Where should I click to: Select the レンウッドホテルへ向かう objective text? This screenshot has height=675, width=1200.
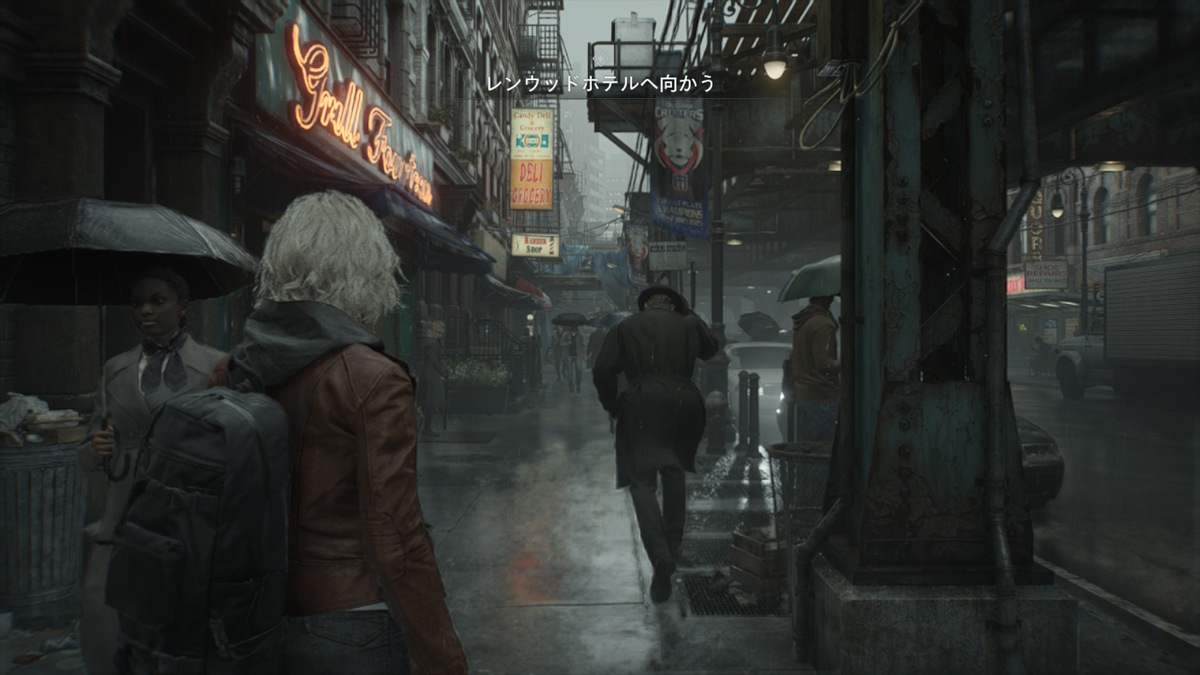click(601, 84)
